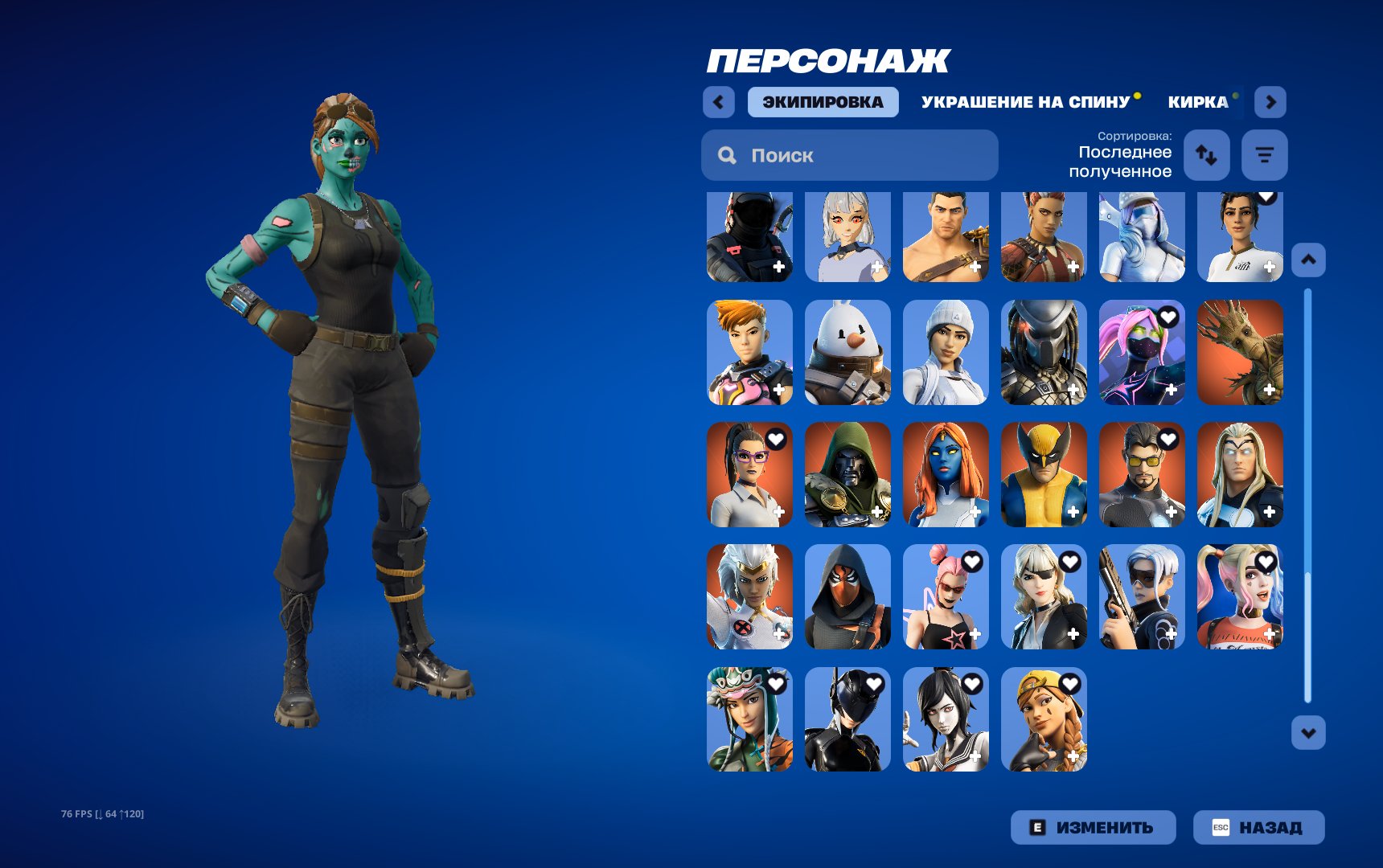
Task: Toggle the heart on the Predator-row pink masked skin
Action: click(1168, 318)
